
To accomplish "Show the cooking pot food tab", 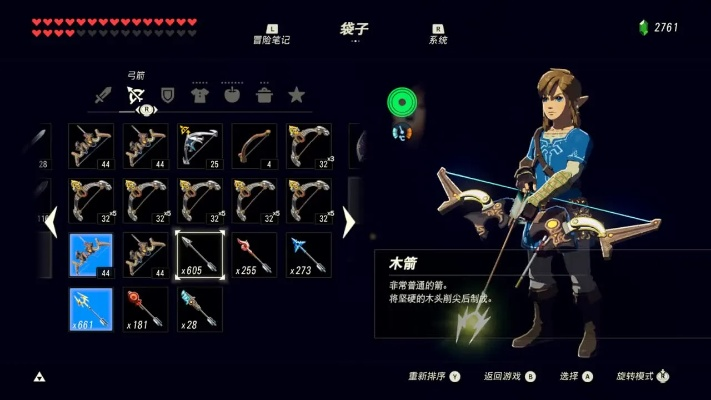I will pos(264,96).
